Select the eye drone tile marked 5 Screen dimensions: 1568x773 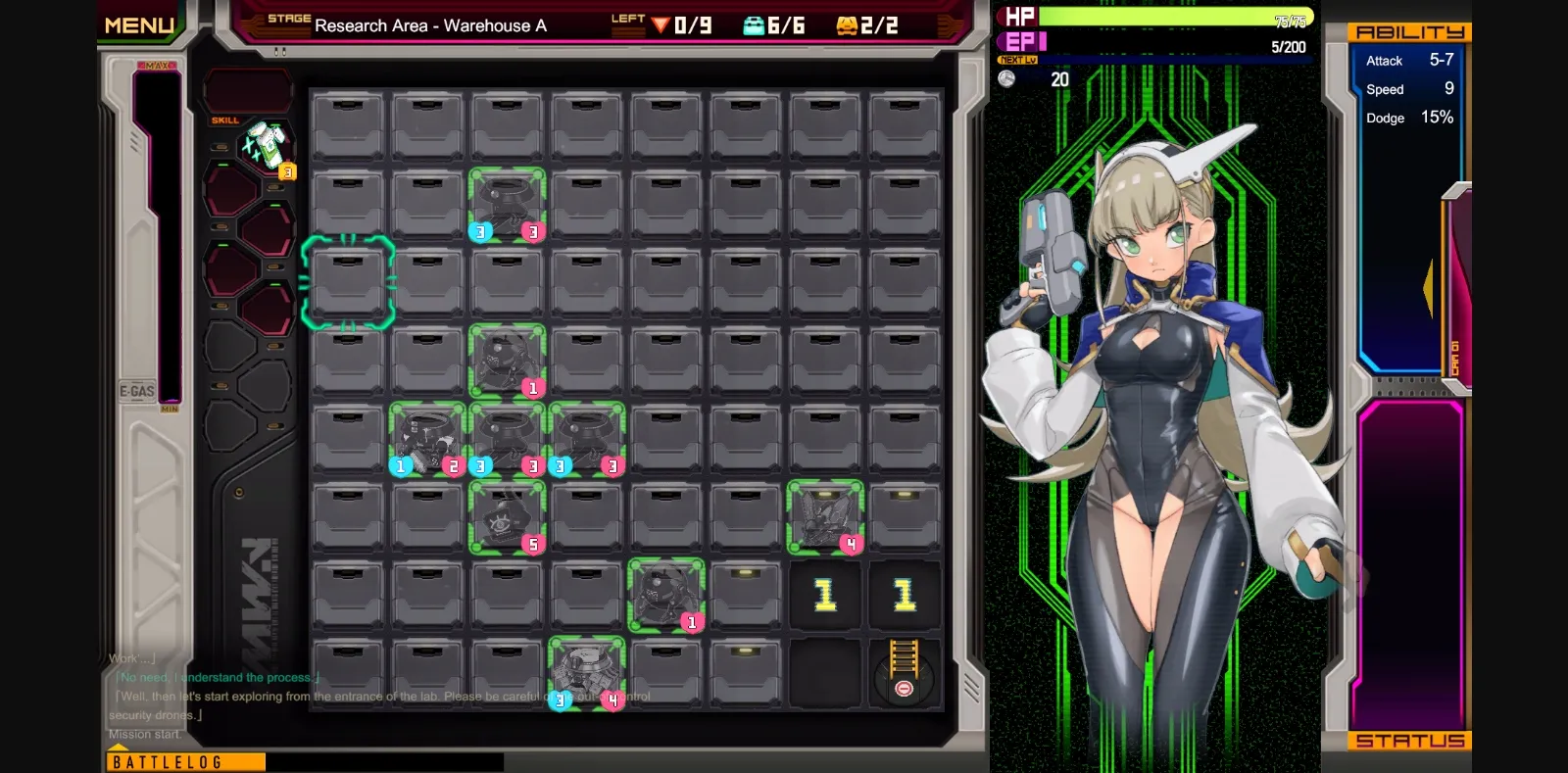click(x=507, y=516)
